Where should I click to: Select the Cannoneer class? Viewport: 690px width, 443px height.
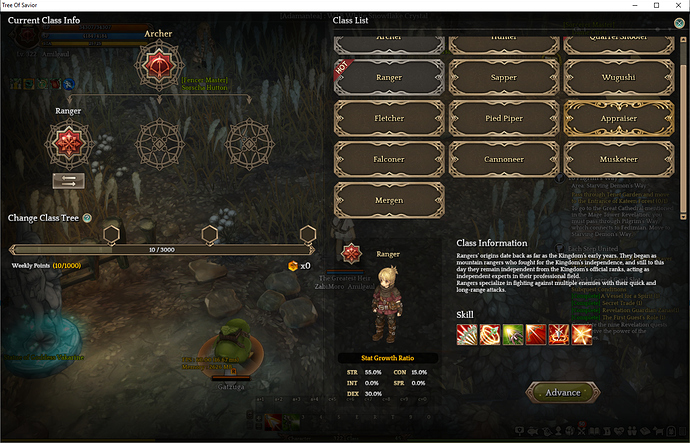tap(503, 158)
